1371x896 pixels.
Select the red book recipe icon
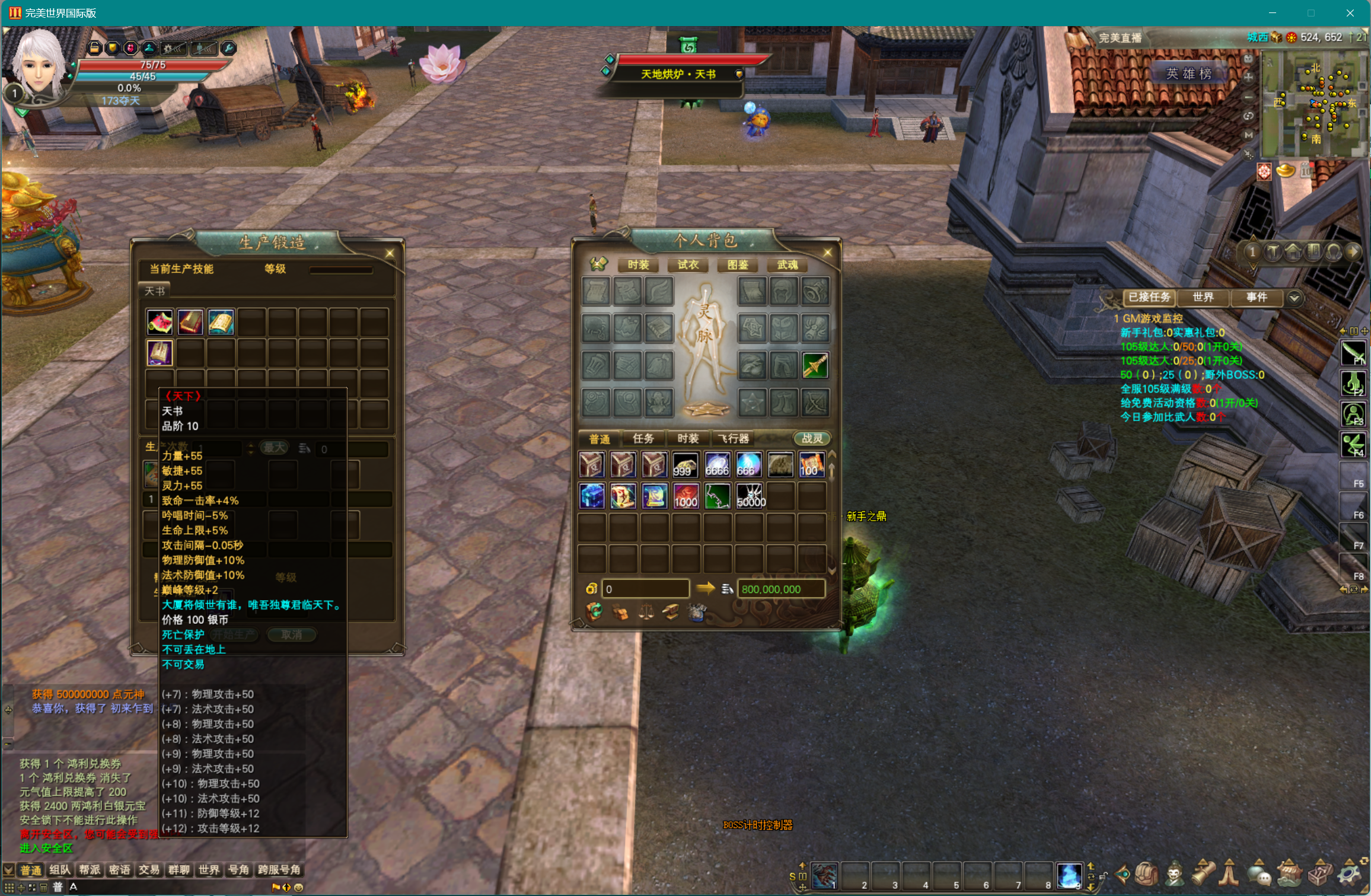(190, 321)
